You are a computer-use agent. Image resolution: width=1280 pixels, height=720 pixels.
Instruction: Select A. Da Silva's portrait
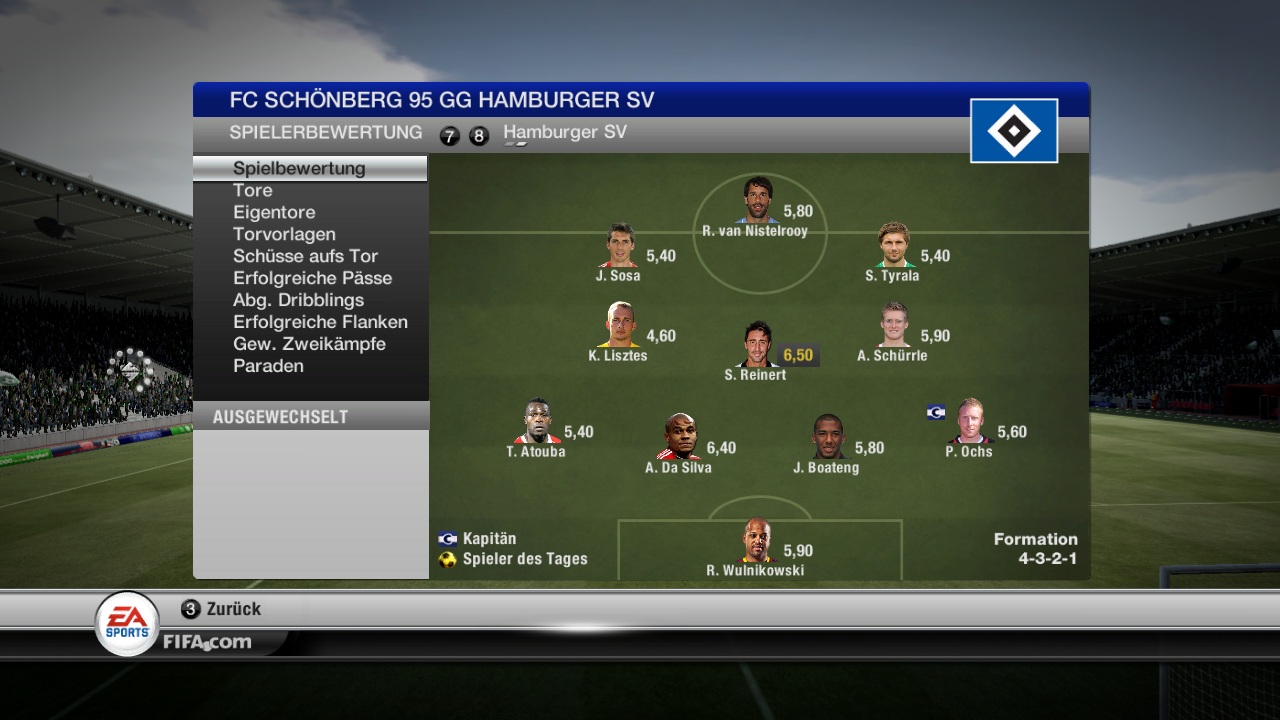pyautogui.click(x=680, y=437)
